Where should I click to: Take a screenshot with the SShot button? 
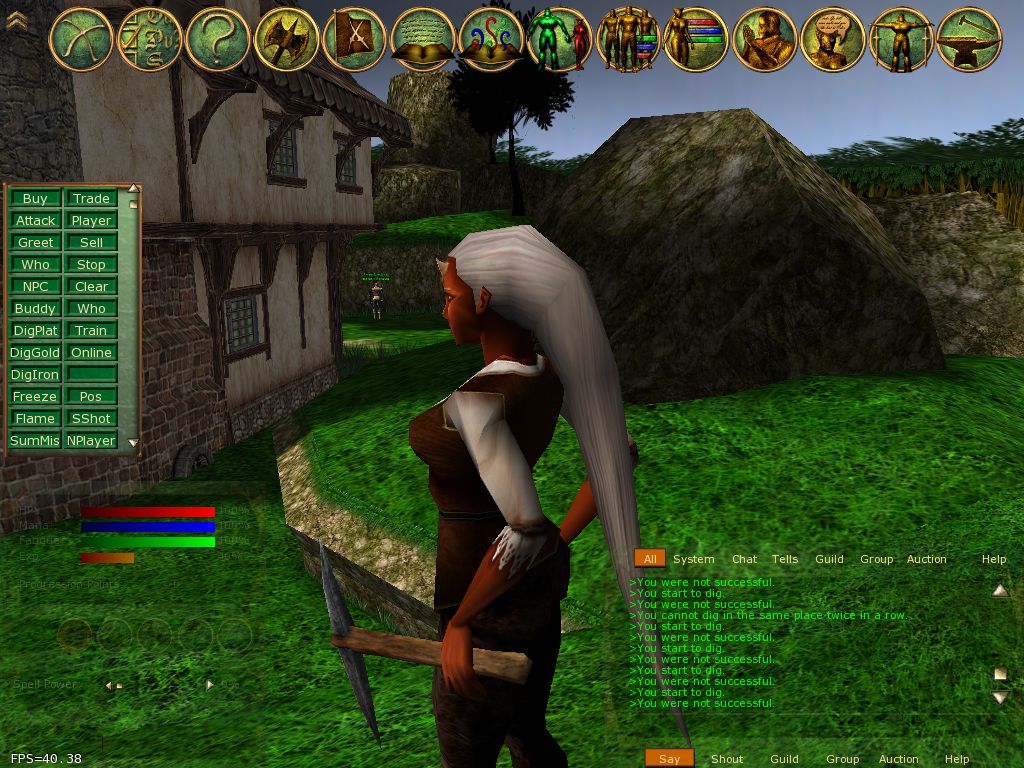pos(91,418)
